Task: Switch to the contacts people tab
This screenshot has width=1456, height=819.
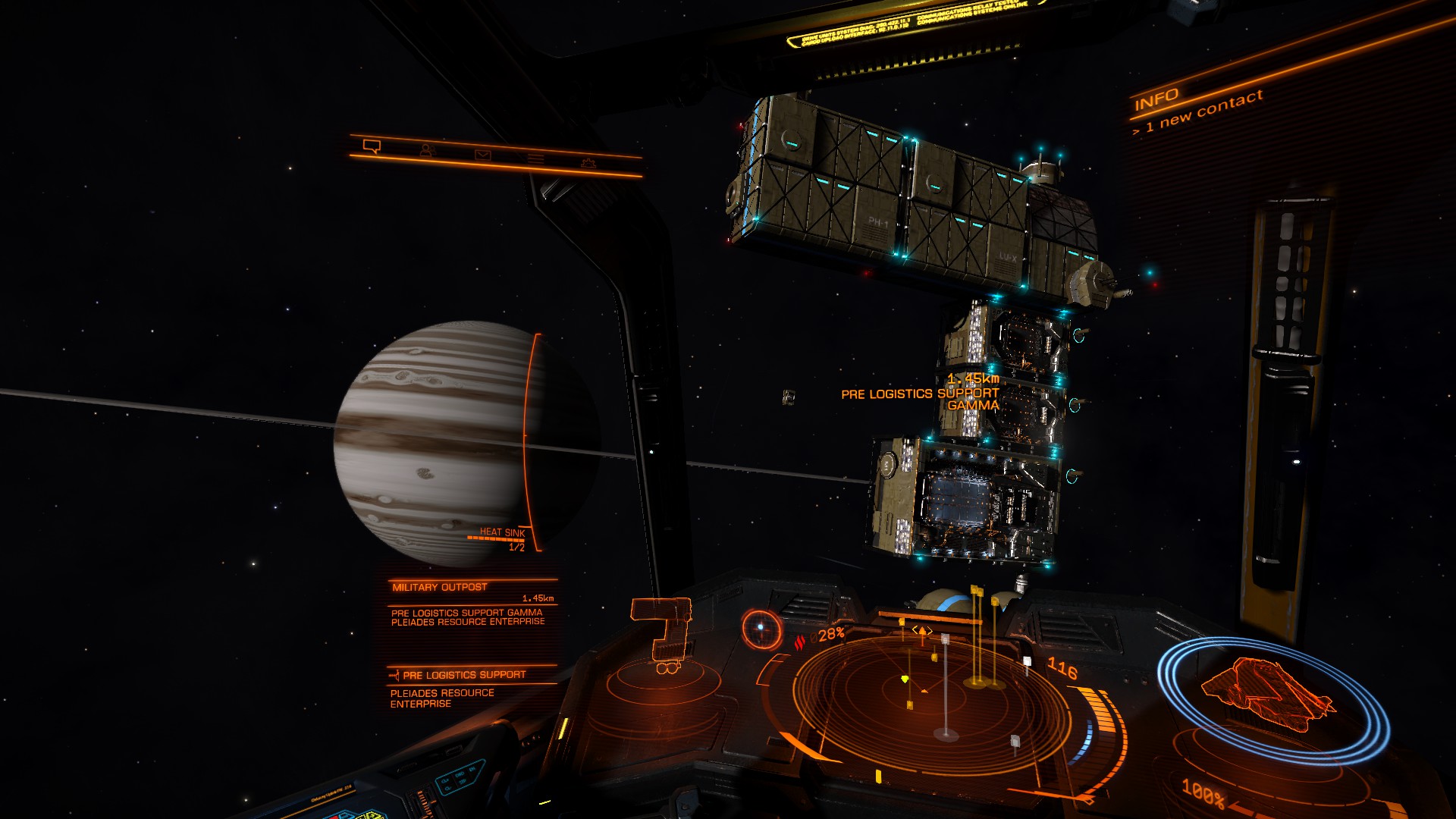Action: click(428, 150)
